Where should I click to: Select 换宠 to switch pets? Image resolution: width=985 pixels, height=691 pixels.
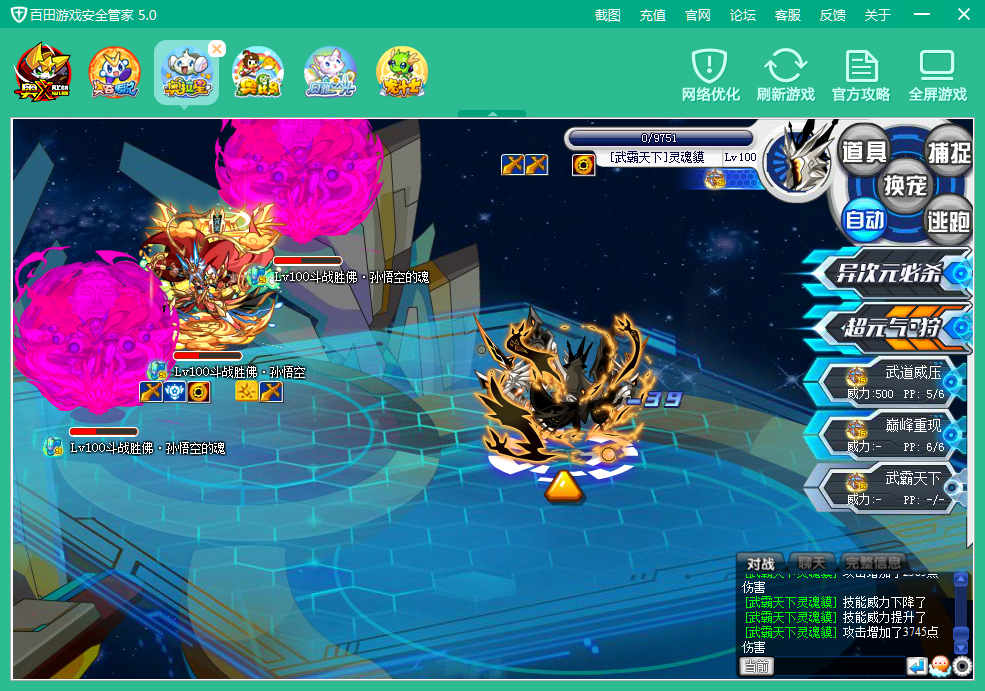(905, 185)
